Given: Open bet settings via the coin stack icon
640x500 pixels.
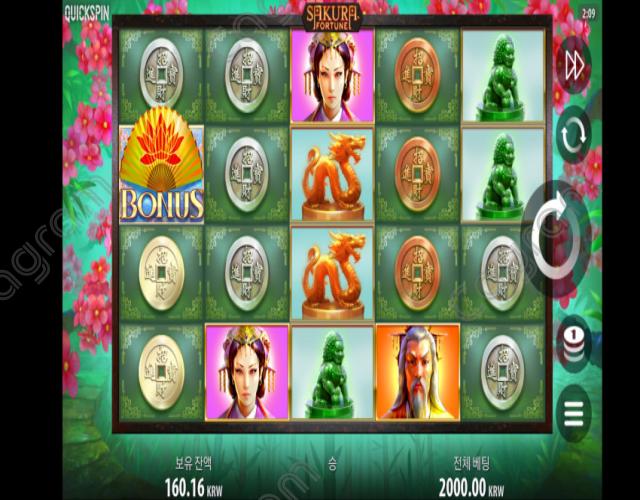Looking at the screenshot, I should click(x=574, y=343).
